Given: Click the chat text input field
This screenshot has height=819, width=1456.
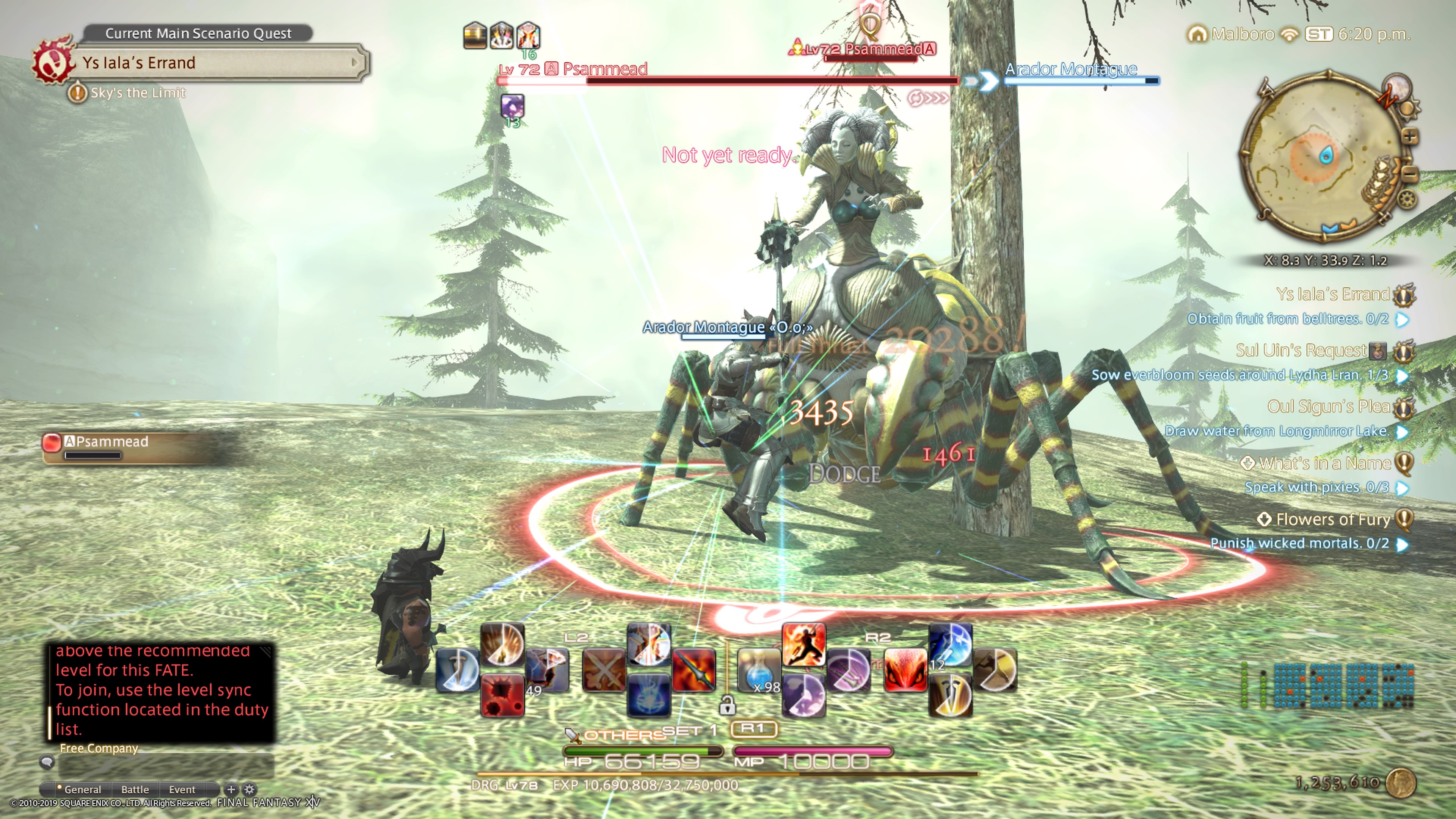Looking at the screenshot, I should click(x=166, y=765).
